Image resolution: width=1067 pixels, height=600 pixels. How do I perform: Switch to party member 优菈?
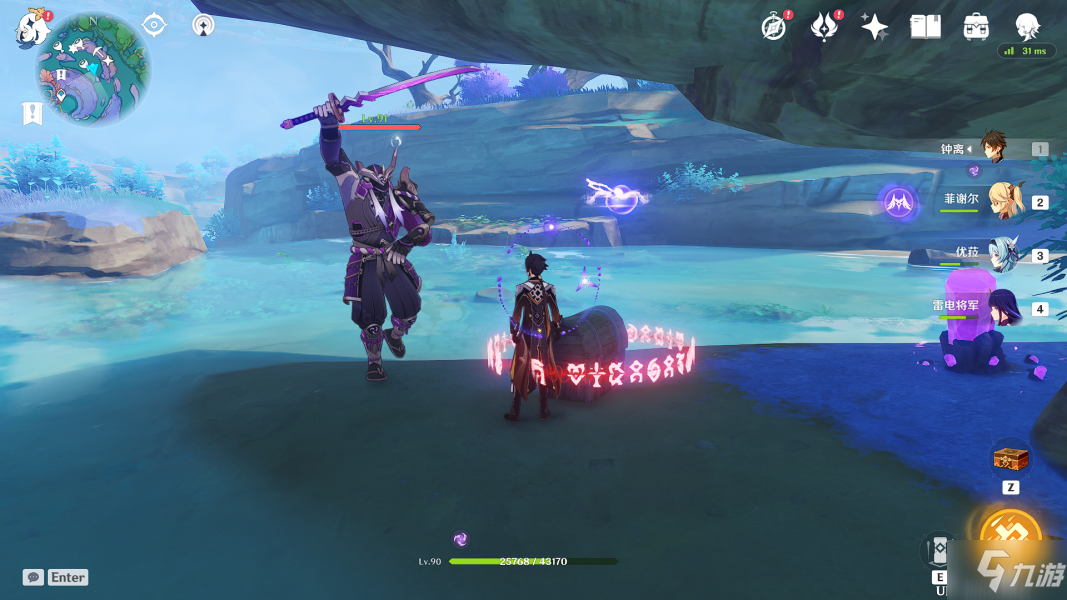pyautogui.click(x=1003, y=254)
